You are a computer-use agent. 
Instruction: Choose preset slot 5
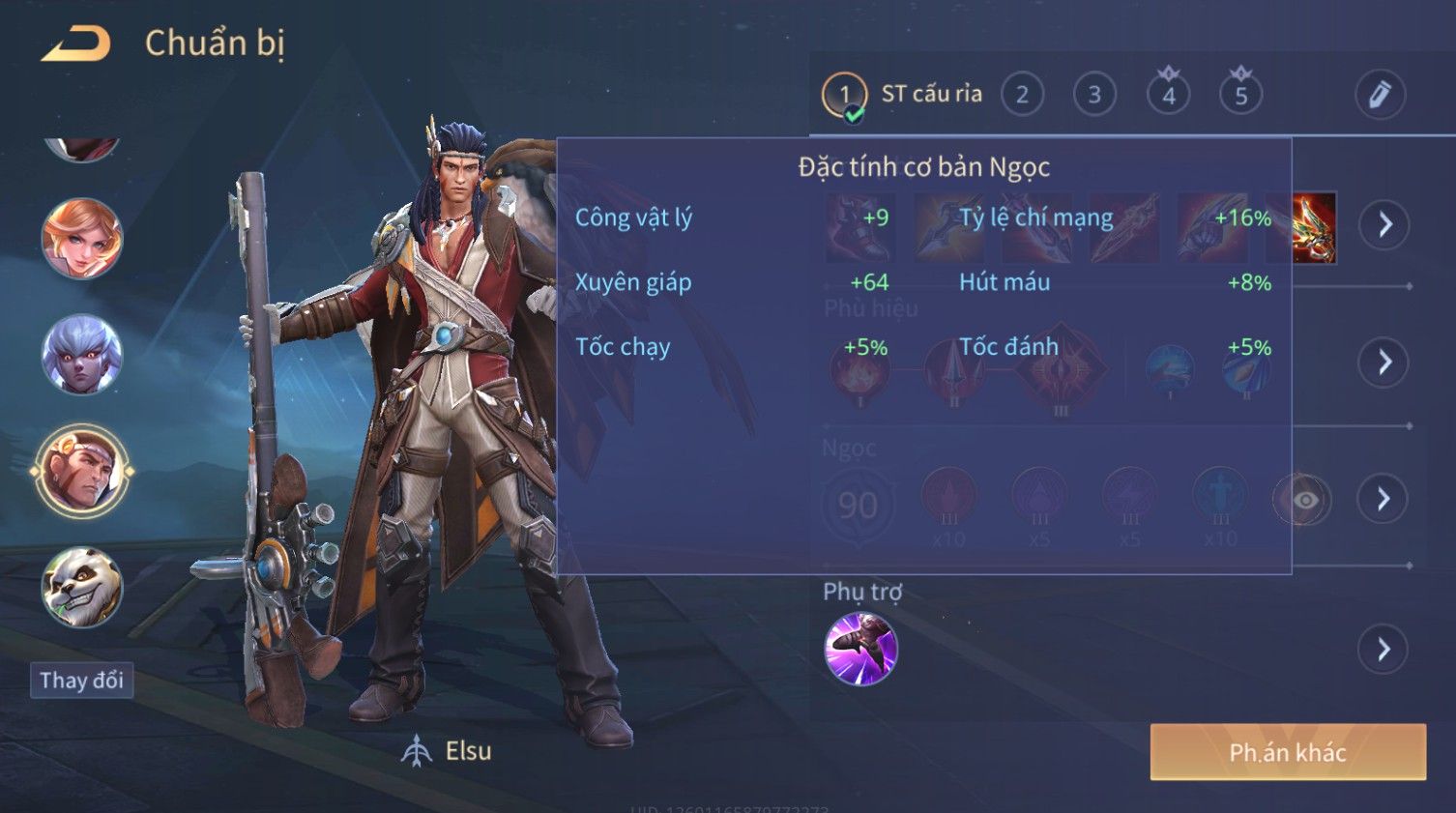1240,95
